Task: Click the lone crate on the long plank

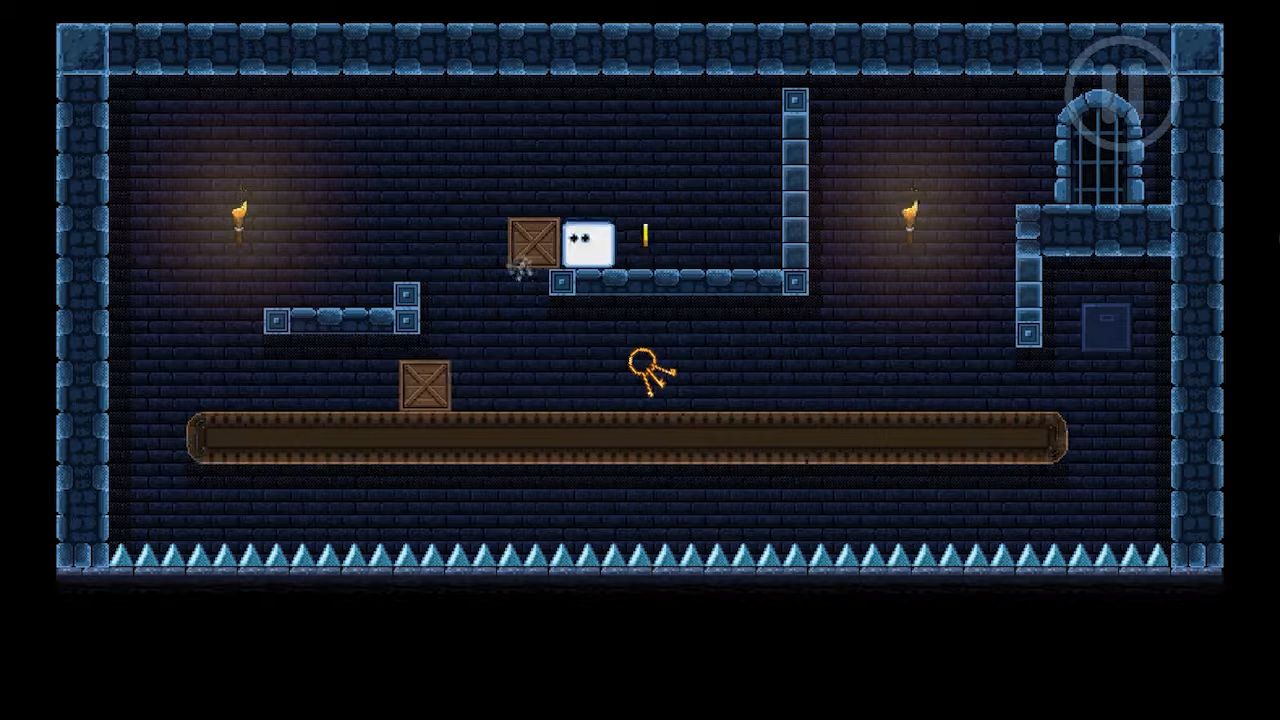Action: 425,387
